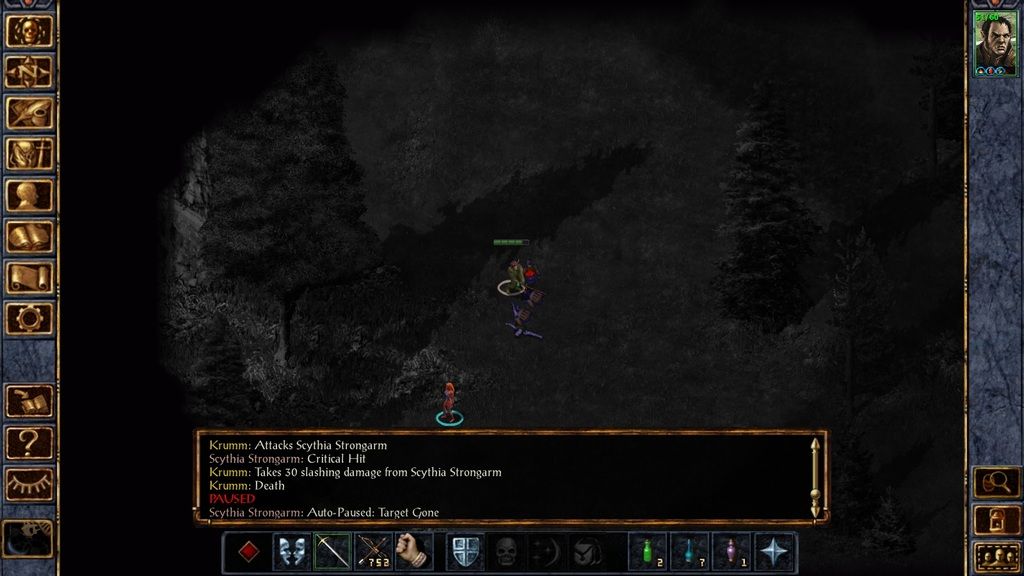The image size is (1024, 576).
Task: Click the red diamond button
Action: pos(248,551)
